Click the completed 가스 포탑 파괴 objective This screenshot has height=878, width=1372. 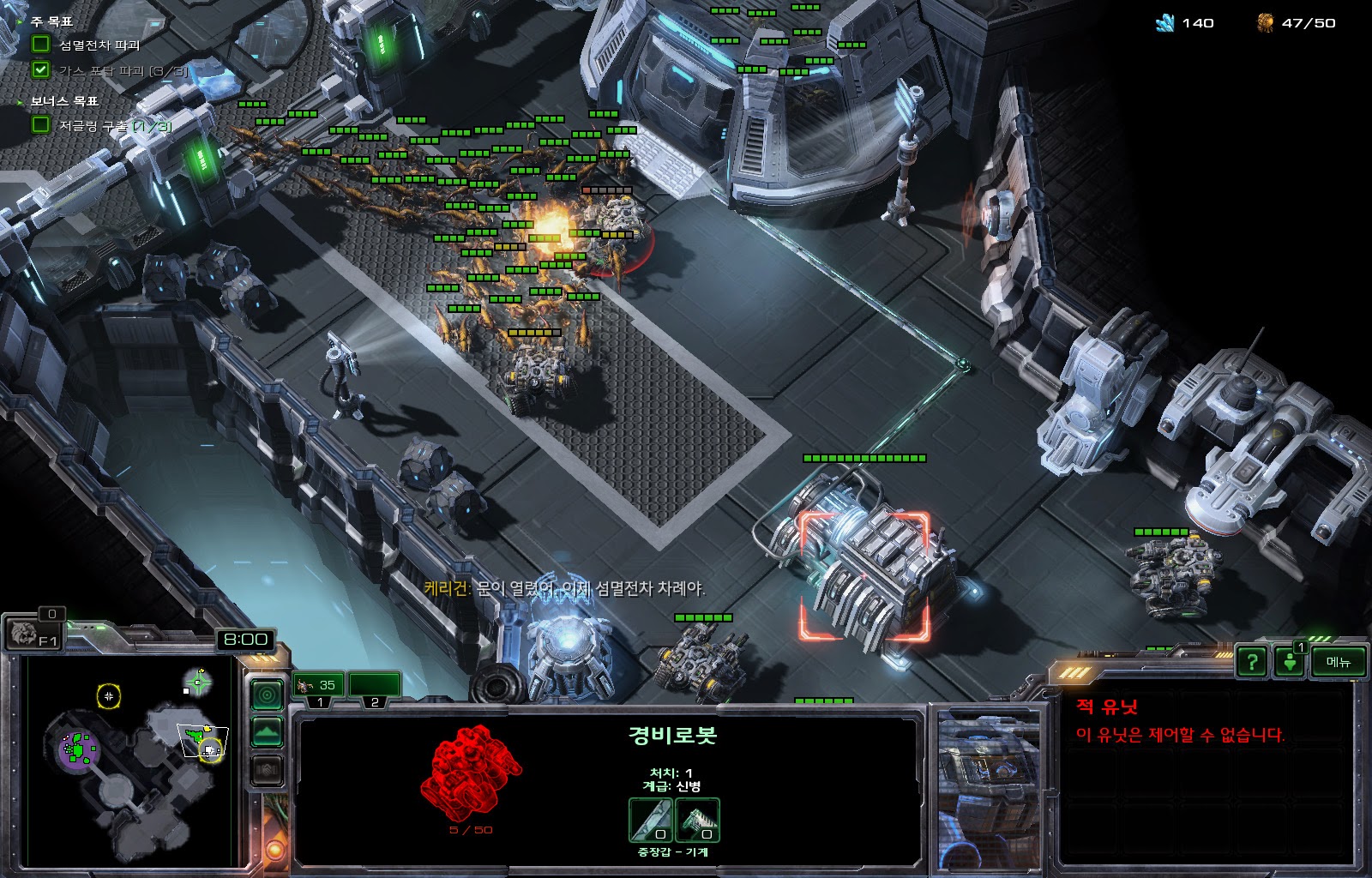tap(120, 71)
